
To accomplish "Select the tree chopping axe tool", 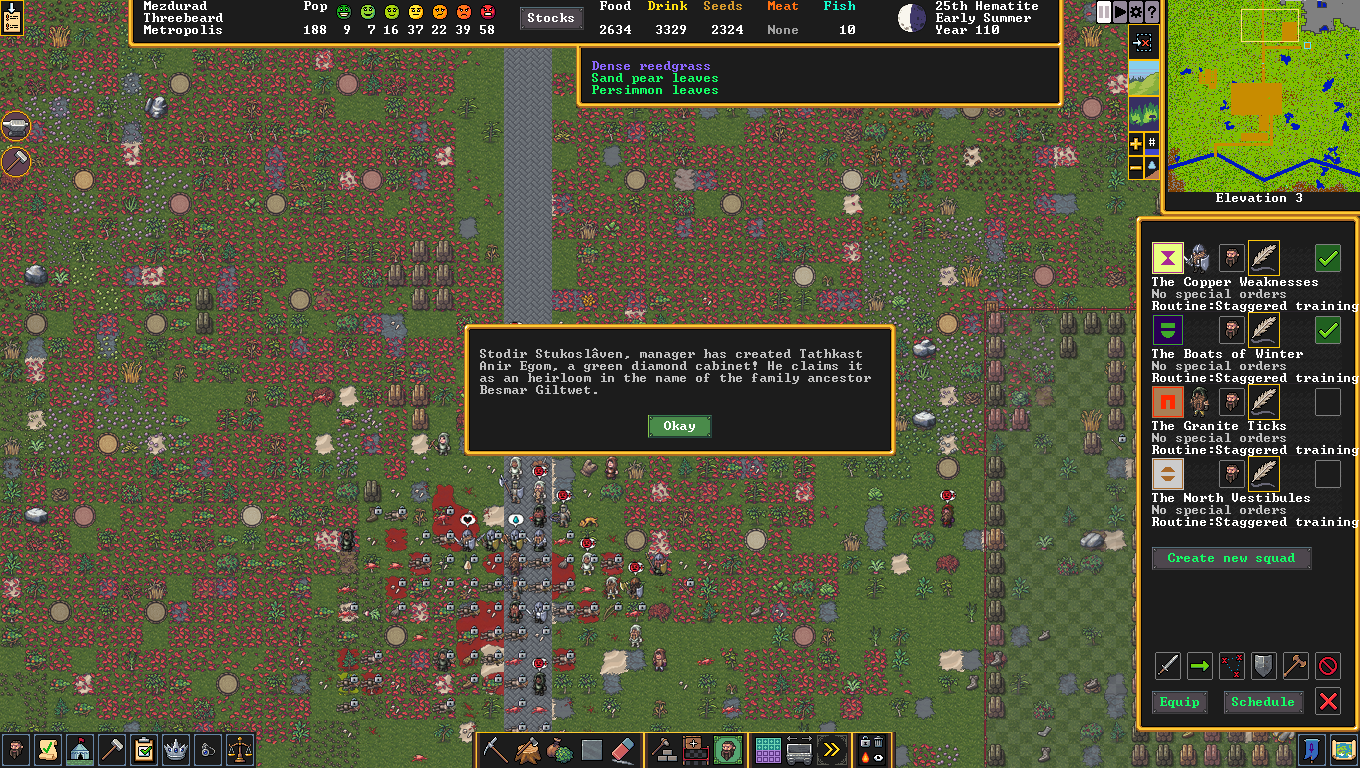I will [x=527, y=750].
